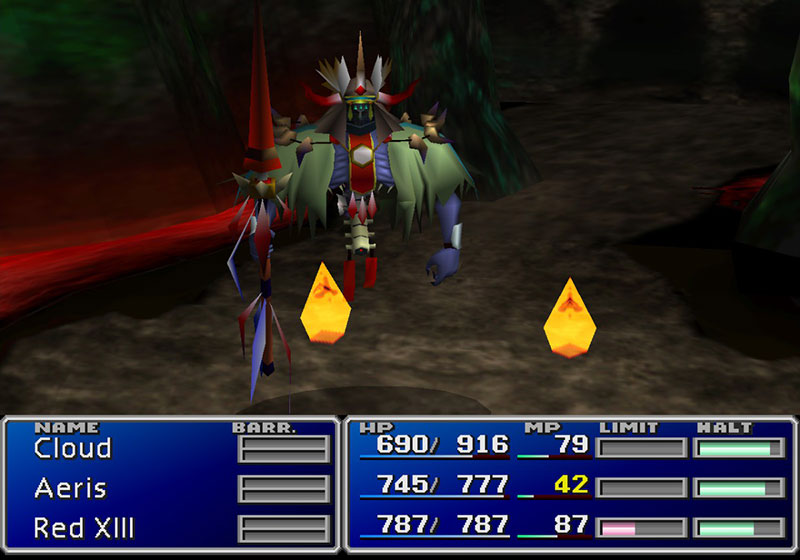The image size is (800, 560).
Task: Pick Red XIII in the name panel
Action: pos(85,527)
